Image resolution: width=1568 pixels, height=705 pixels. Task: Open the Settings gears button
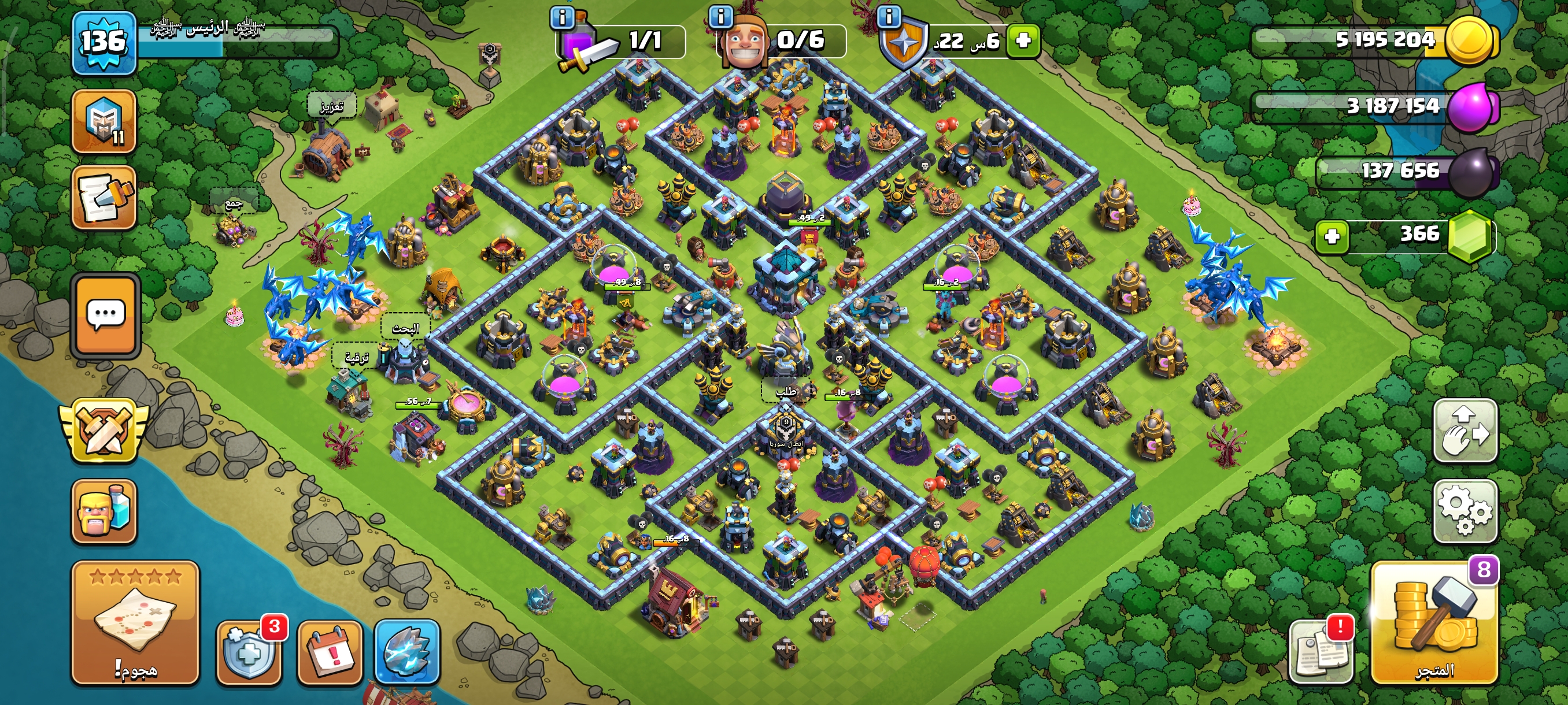click(x=1465, y=511)
